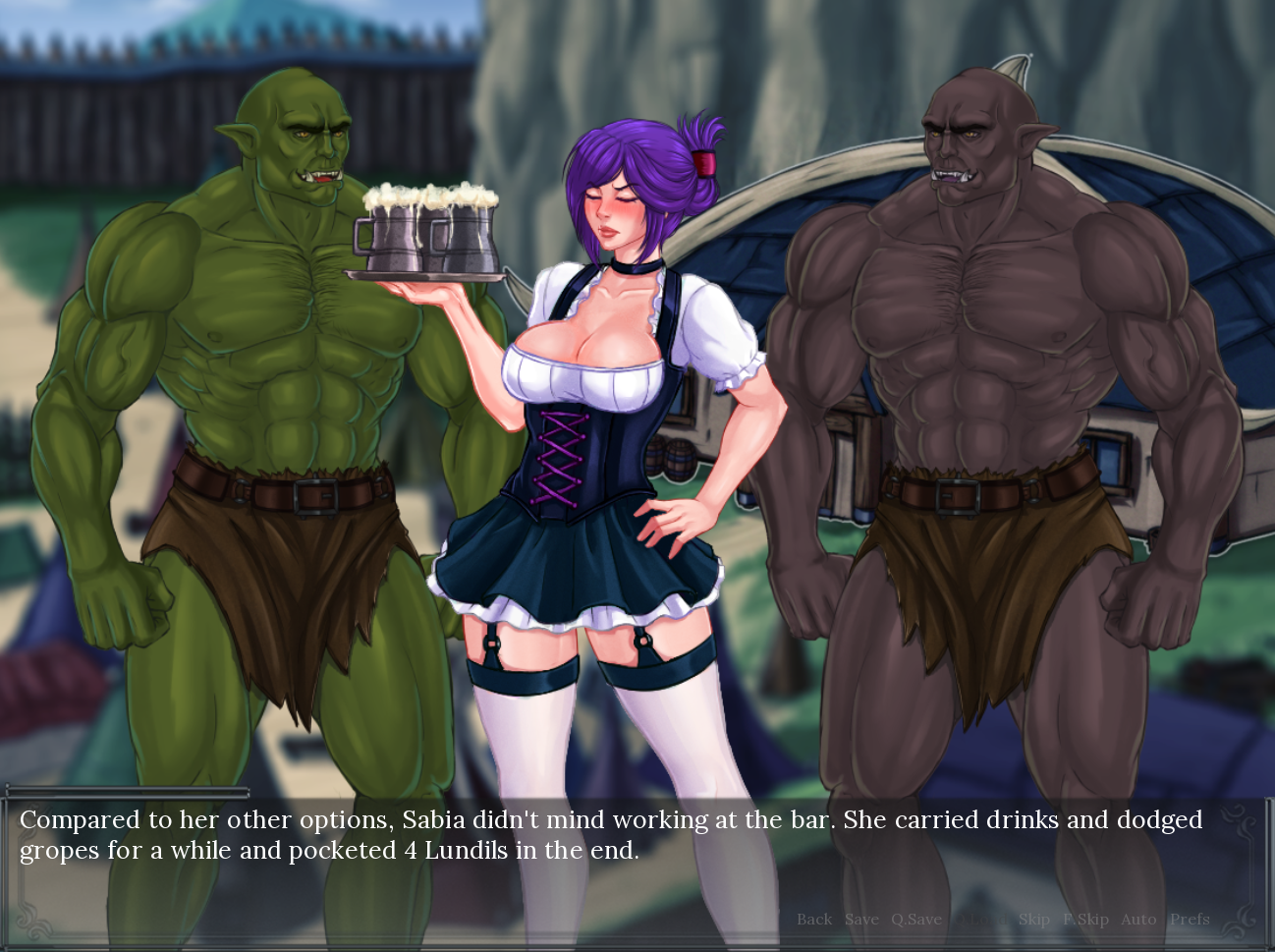1275x952 pixels.
Task: Toggle Auto-advance mode
Action: click(1138, 920)
